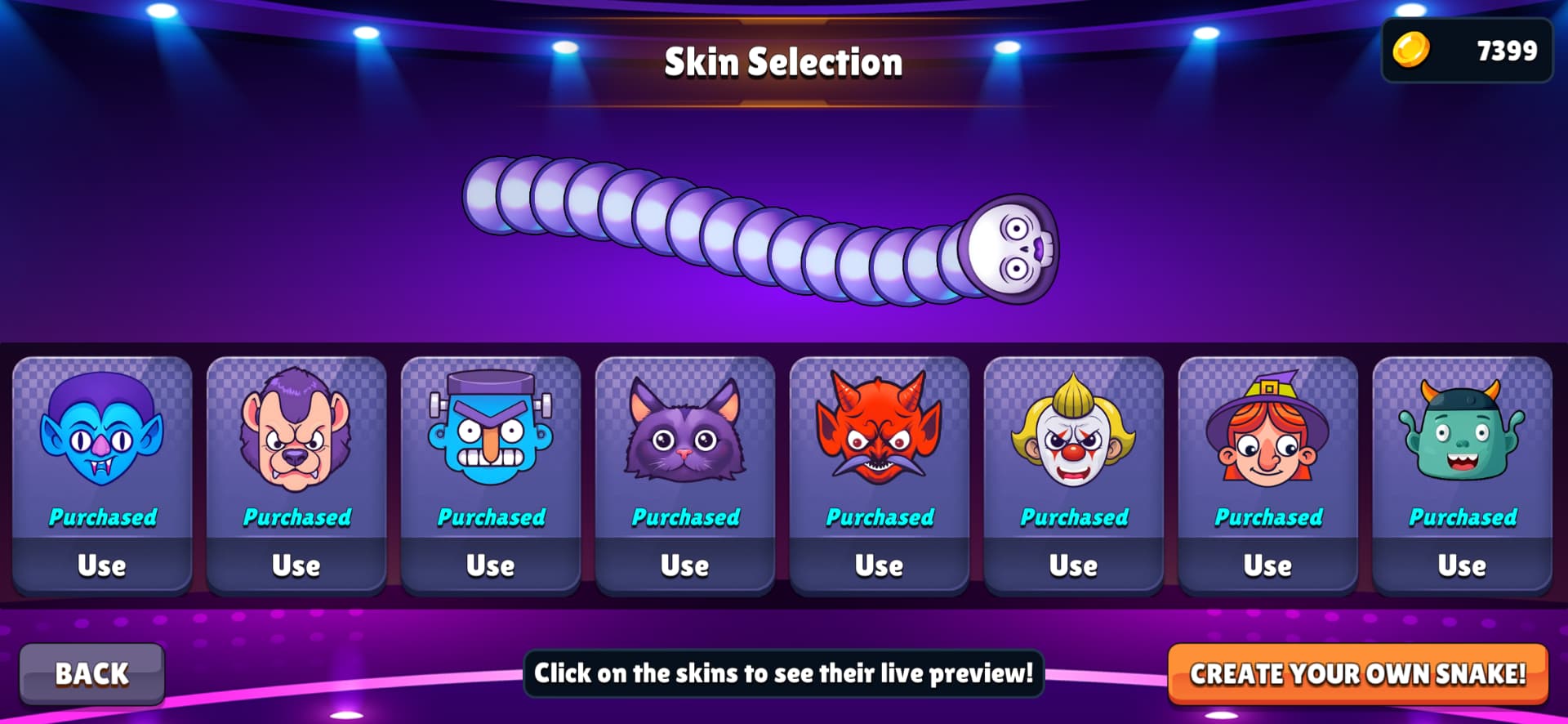The height and width of the screenshot is (724, 1568).
Task: Click the gold coin balance icon
Action: click(x=1411, y=50)
